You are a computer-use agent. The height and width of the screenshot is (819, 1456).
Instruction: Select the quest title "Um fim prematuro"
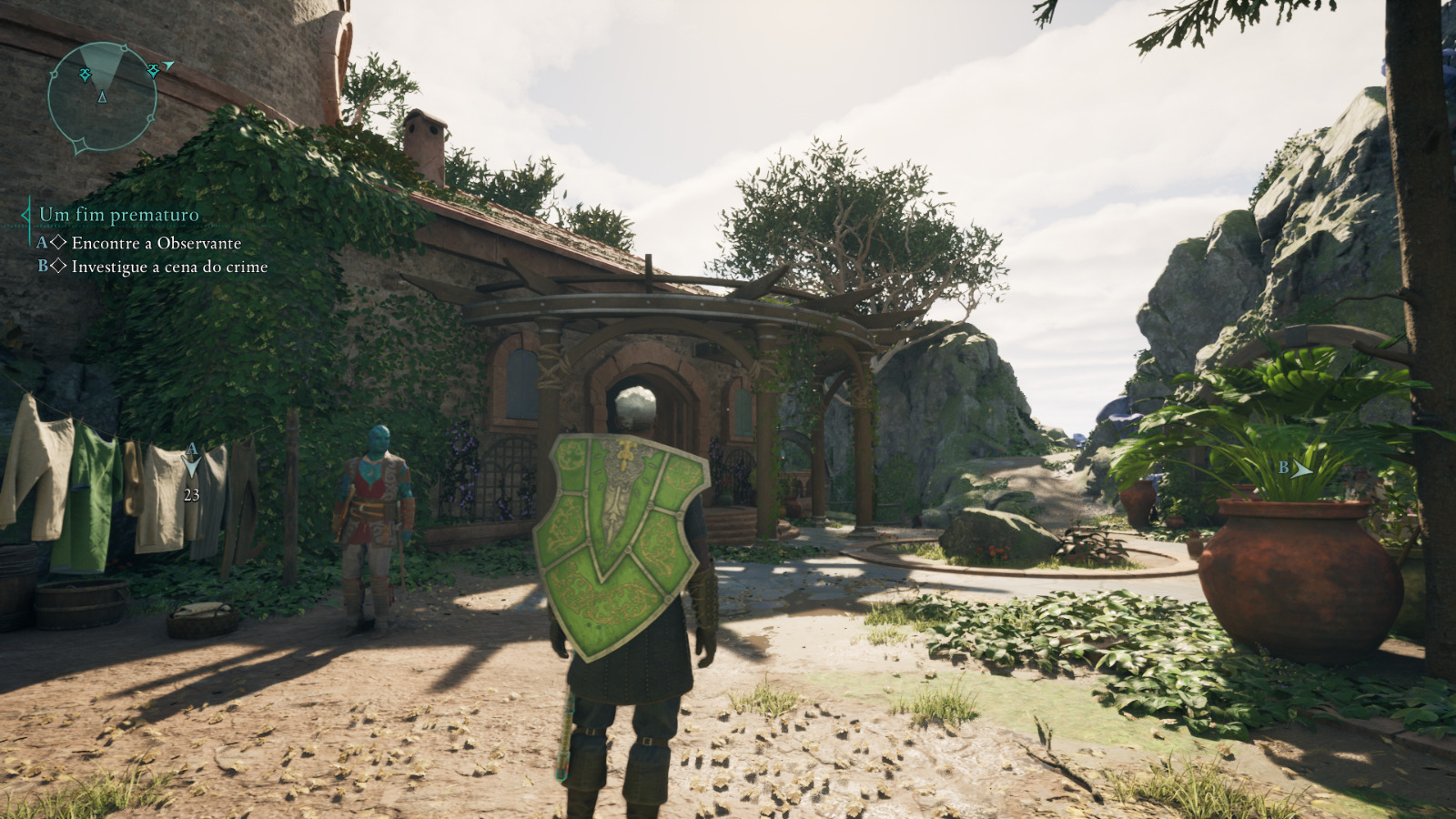click(x=118, y=215)
